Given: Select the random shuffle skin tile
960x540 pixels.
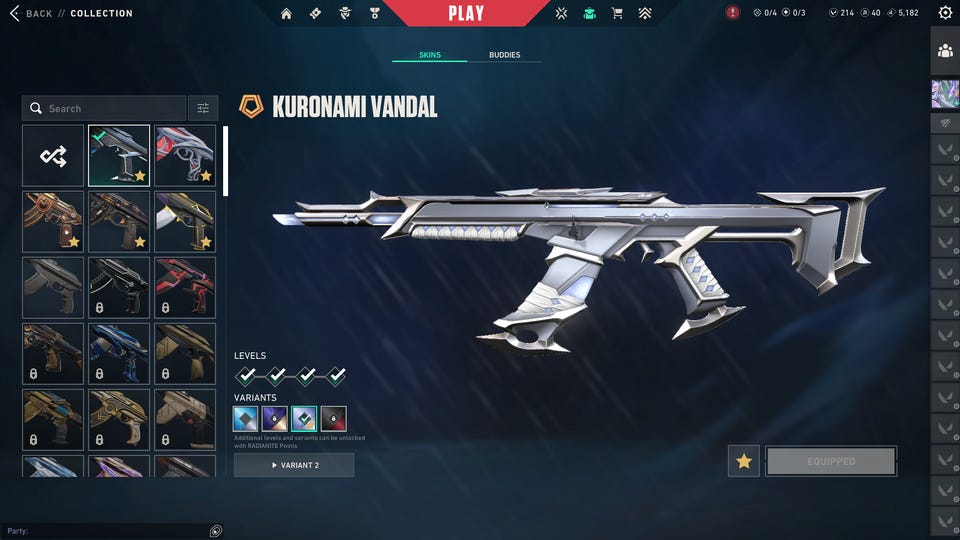Looking at the screenshot, I should pos(53,155).
